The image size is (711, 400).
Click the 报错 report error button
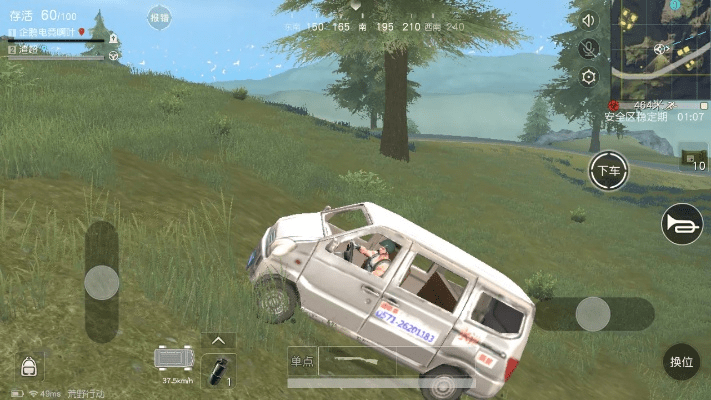(159, 18)
